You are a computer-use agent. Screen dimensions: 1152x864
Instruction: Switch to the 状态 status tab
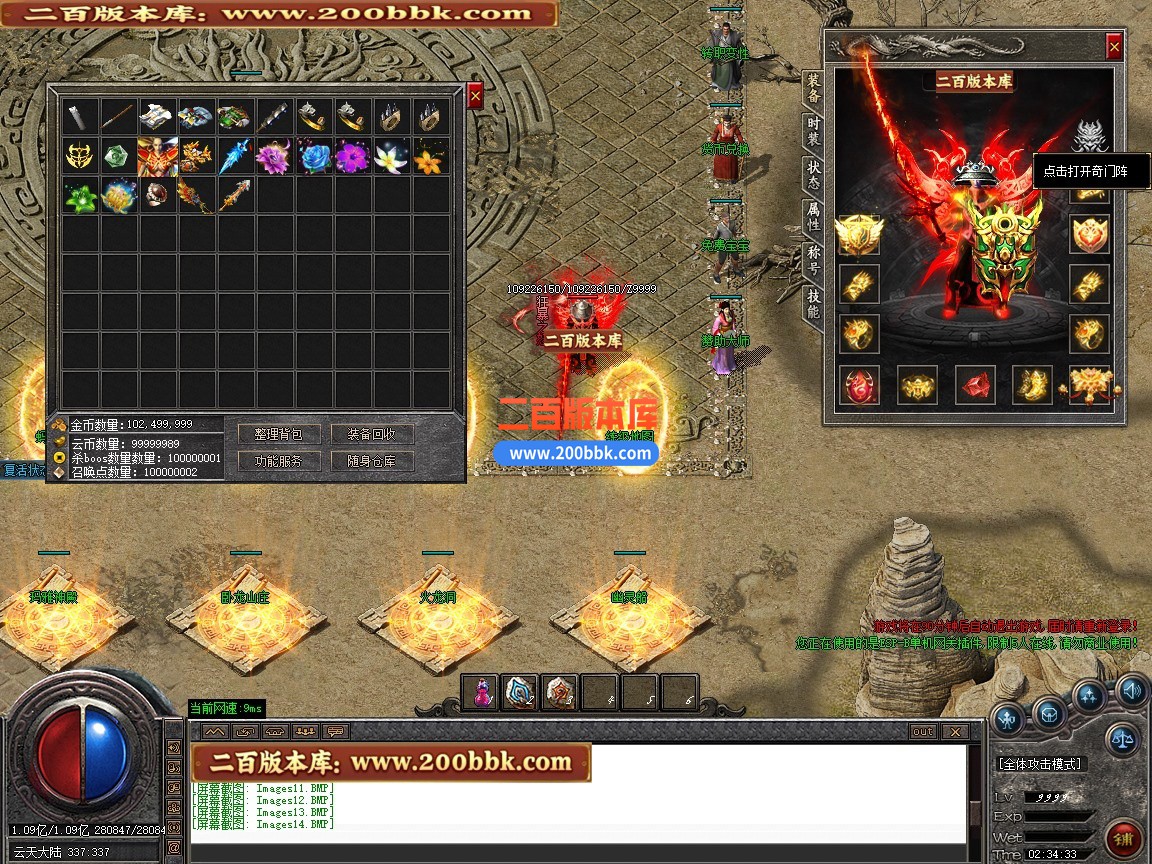(813, 175)
